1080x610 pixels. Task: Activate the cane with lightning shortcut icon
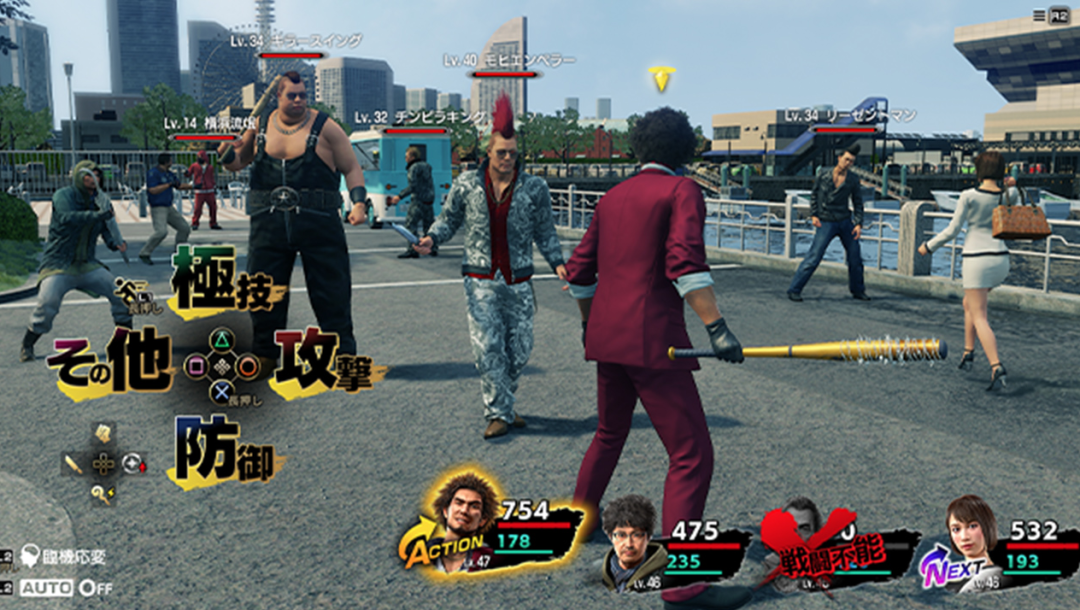pos(103,492)
